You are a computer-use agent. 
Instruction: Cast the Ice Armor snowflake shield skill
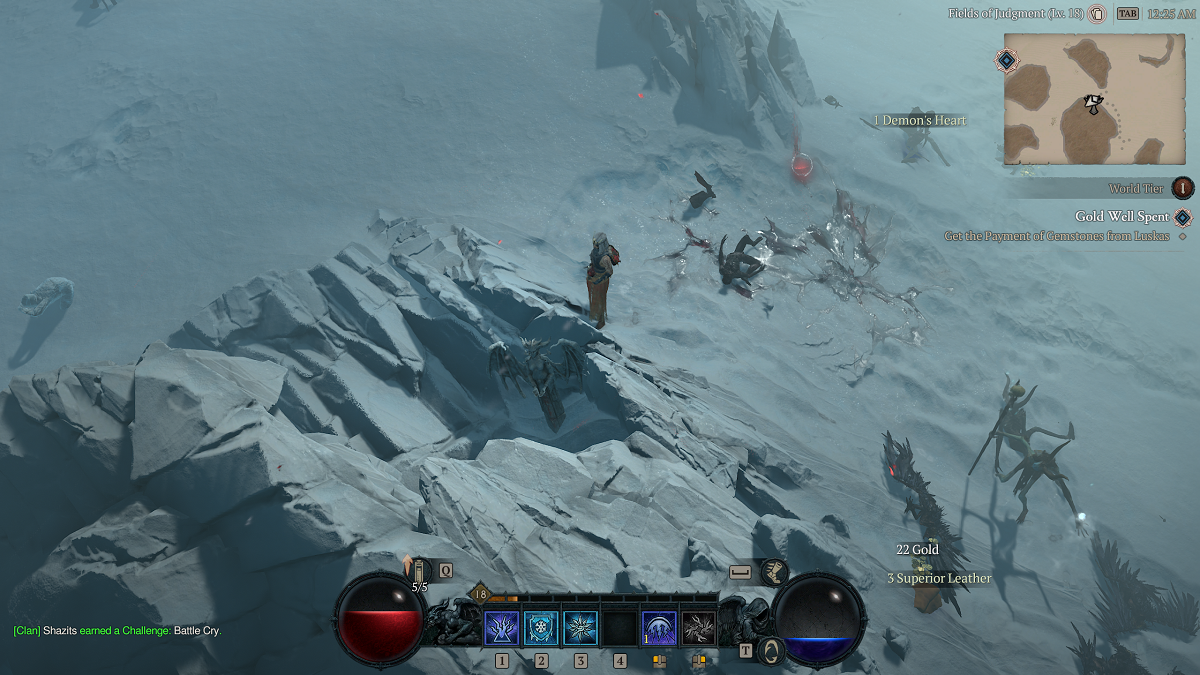click(x=541, y=628)
